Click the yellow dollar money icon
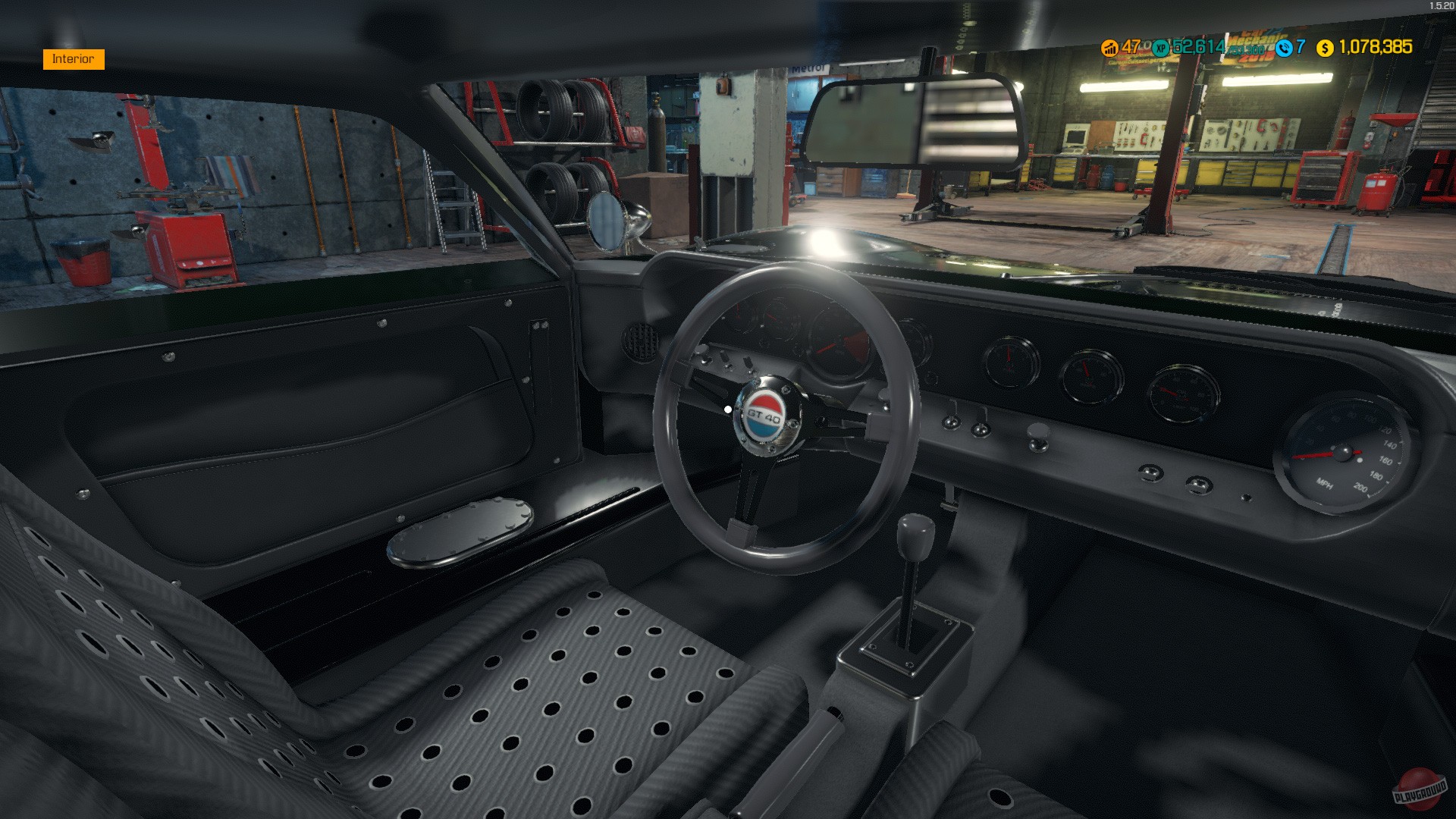 pos(1324,47)
